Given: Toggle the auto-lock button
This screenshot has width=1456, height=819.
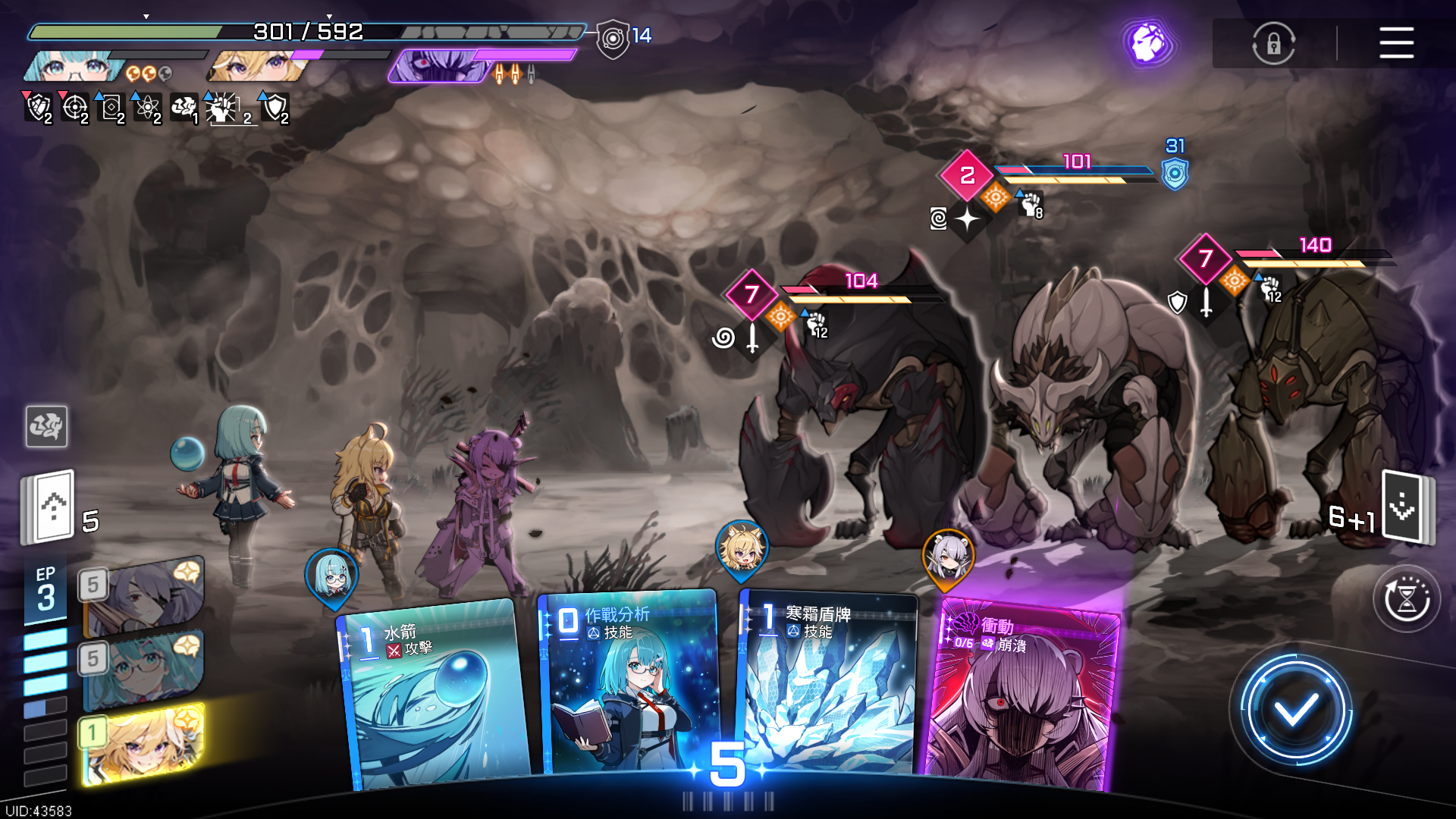Looking at the screenshot, I should pos(1273,43).
